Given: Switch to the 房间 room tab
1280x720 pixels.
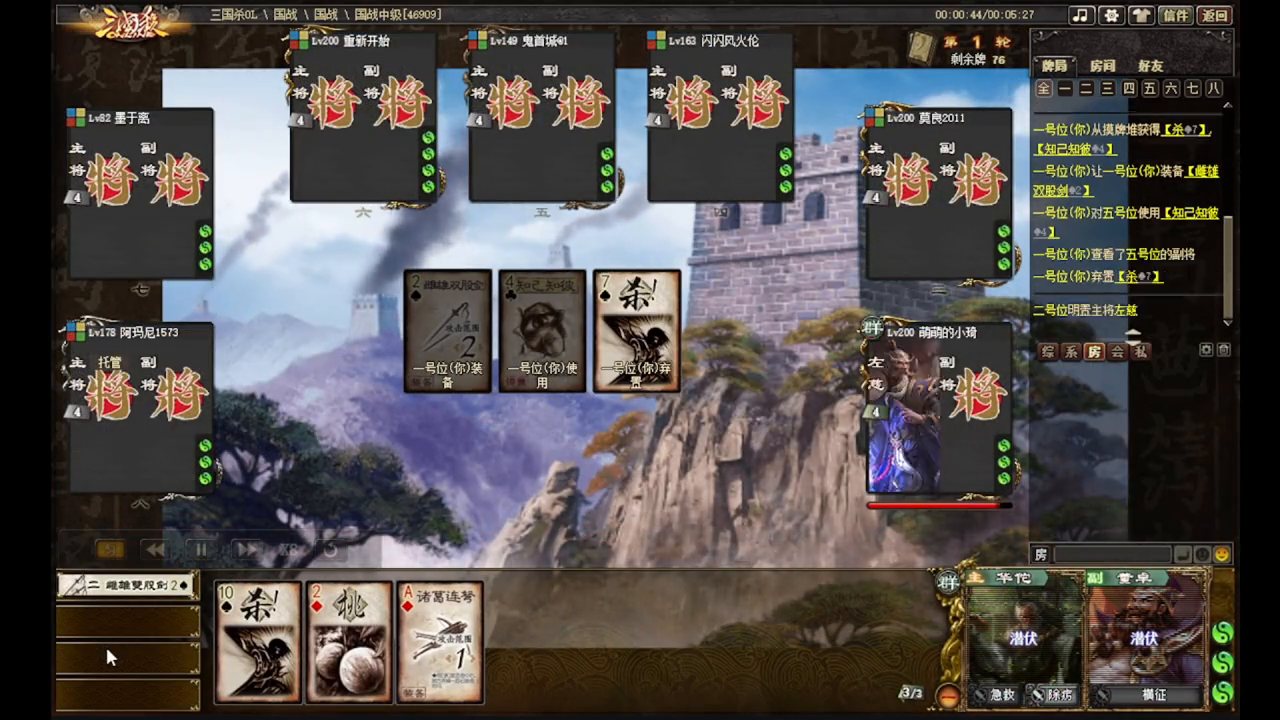Looking at the screenshot, I should 1103,66.
